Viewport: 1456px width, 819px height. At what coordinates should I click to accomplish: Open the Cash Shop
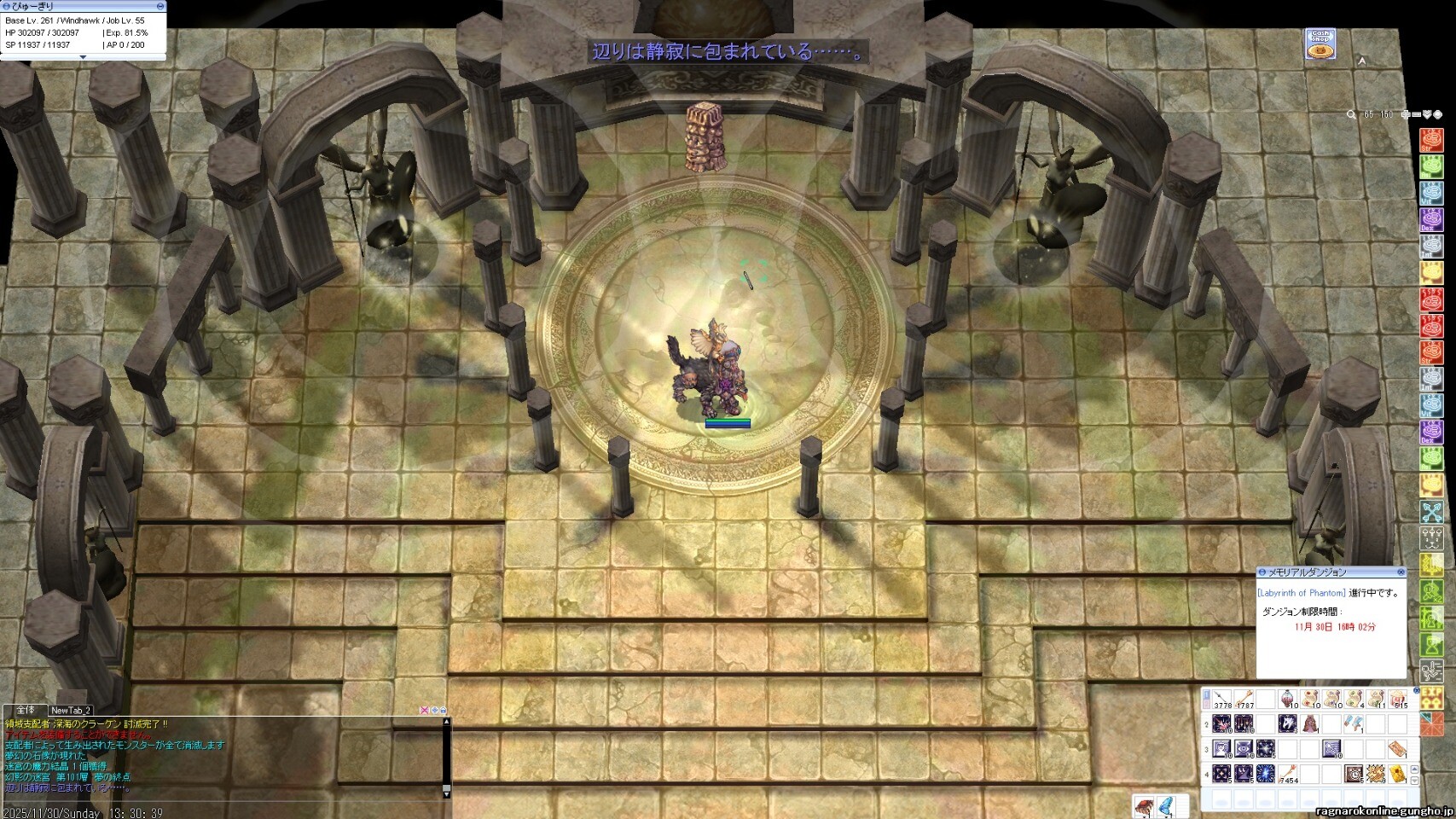click(x=1320, y=44)
